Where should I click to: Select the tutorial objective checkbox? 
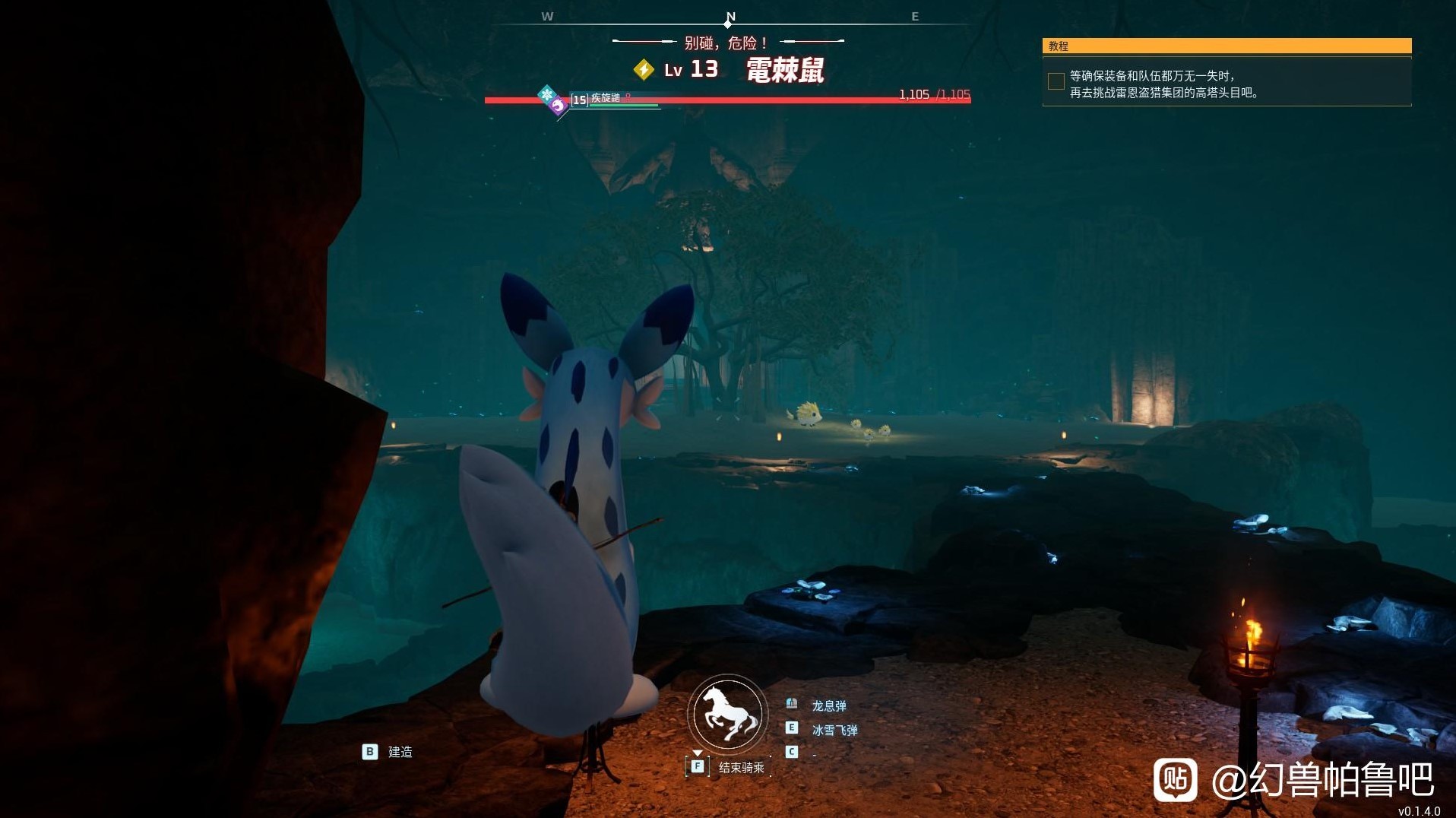(1056, 81)
